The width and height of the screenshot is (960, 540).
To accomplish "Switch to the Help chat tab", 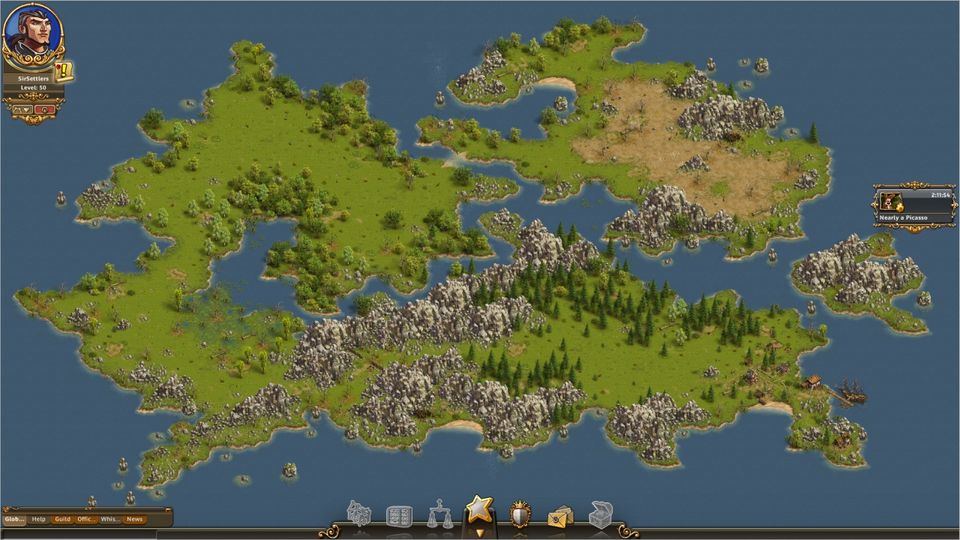I will (39, 519).
